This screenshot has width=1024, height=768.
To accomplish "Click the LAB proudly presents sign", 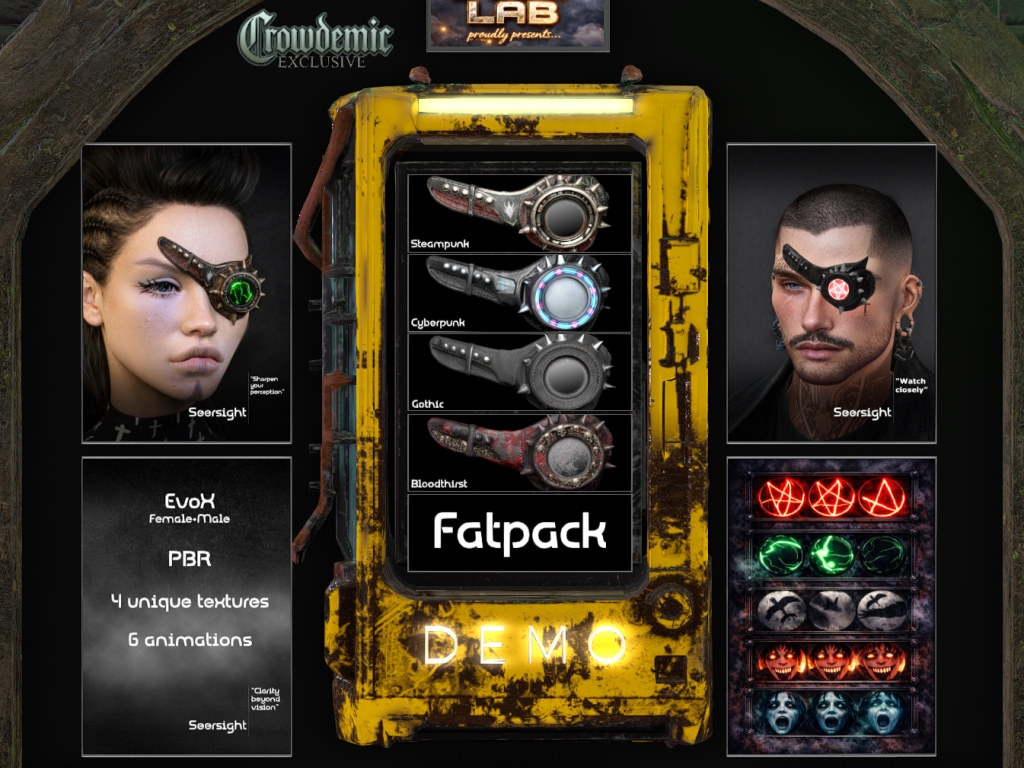I will pos(517,24).
